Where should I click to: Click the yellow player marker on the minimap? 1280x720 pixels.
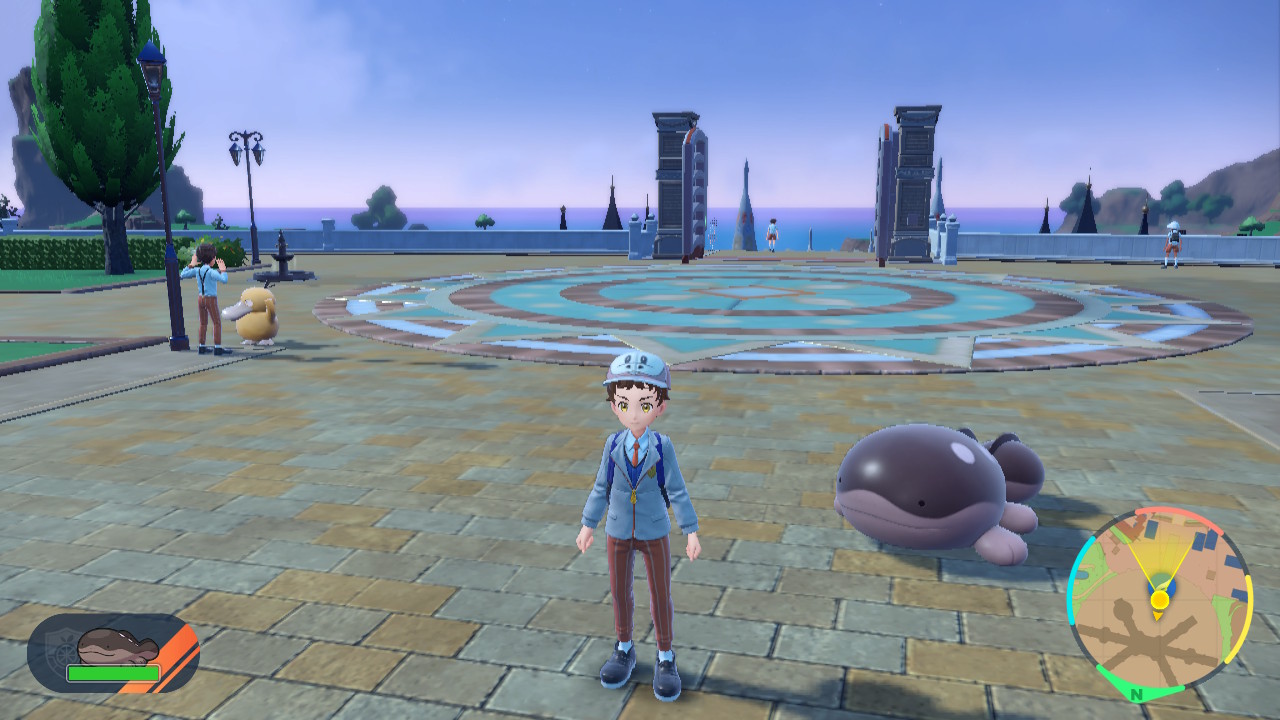tap(1159, 599)
